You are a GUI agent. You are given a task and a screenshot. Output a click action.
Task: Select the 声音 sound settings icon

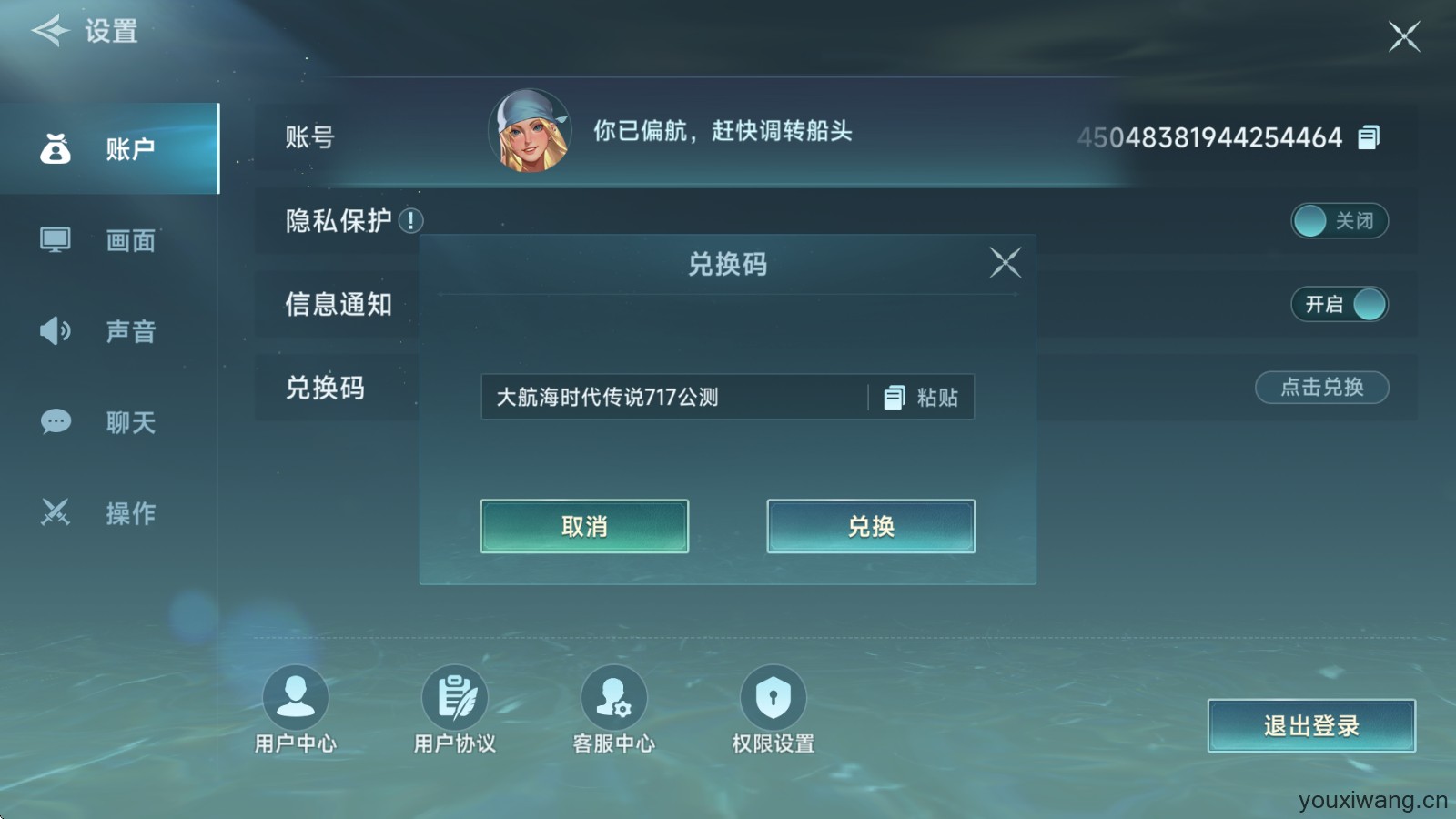[56, 331]
